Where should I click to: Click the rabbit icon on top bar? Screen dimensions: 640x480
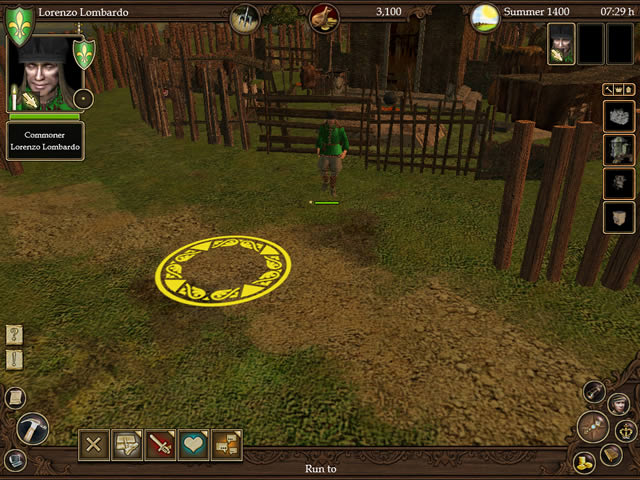(324, 17)
